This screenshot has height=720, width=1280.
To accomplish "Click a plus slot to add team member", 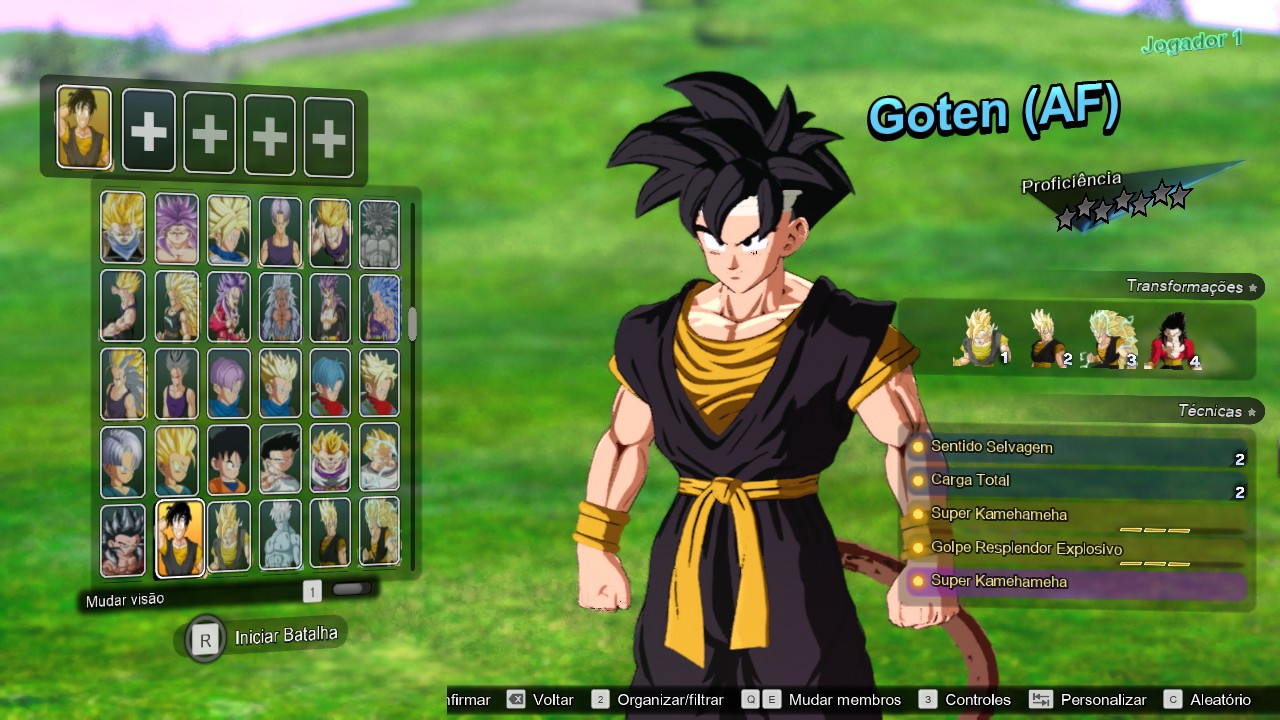I will [149, 132].
